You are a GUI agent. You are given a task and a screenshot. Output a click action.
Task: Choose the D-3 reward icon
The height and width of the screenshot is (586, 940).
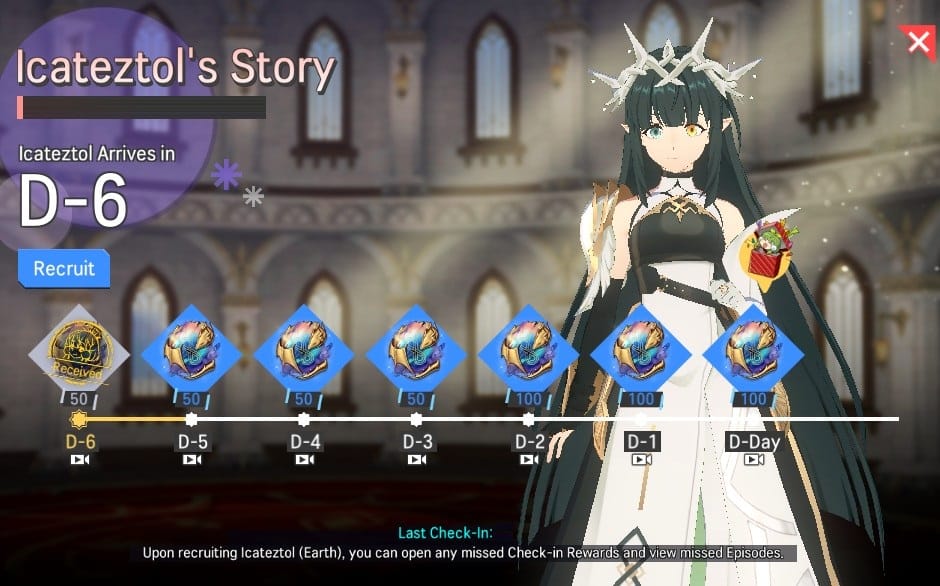tap(415, 350)
